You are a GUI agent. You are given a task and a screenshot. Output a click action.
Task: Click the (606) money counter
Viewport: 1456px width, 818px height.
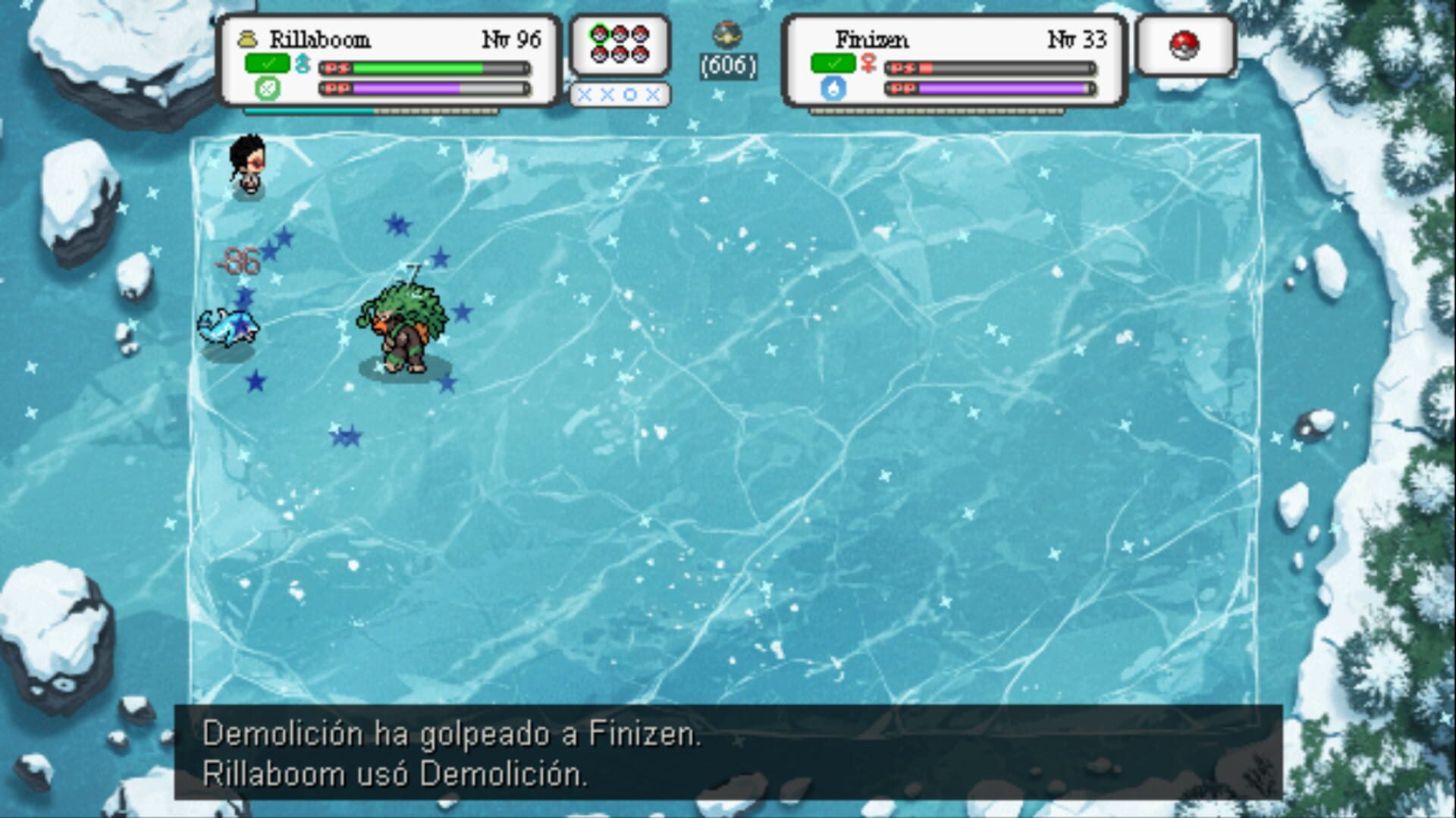coord(730,65)
